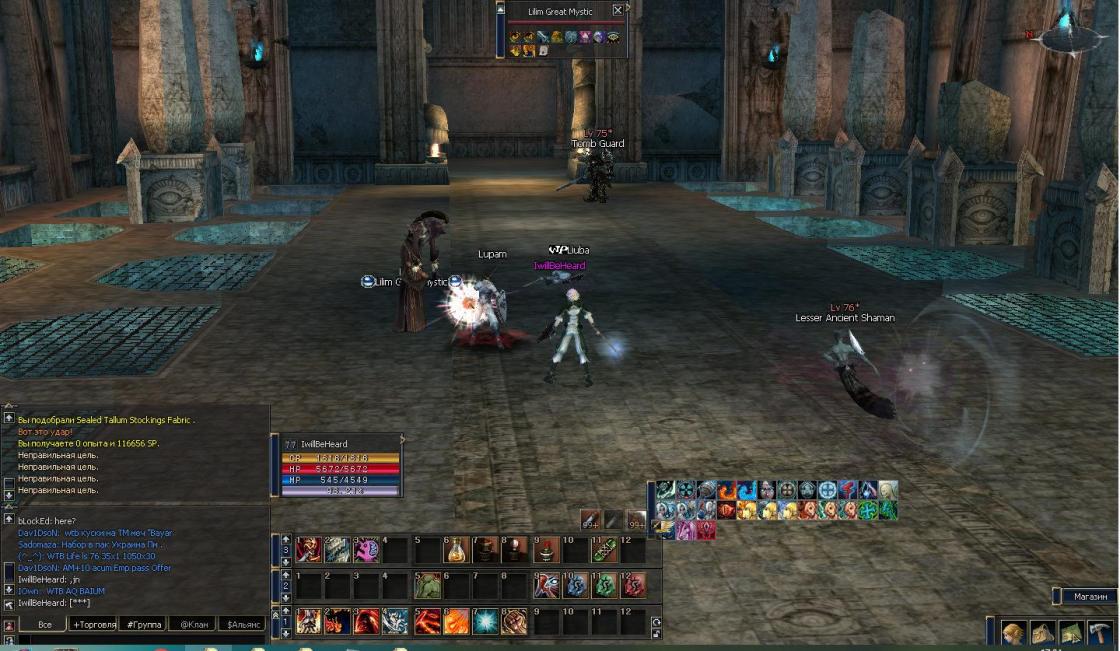Switch chat to the Все tab
Viewport: 1120px width, 651px height.
click(44, 624)
